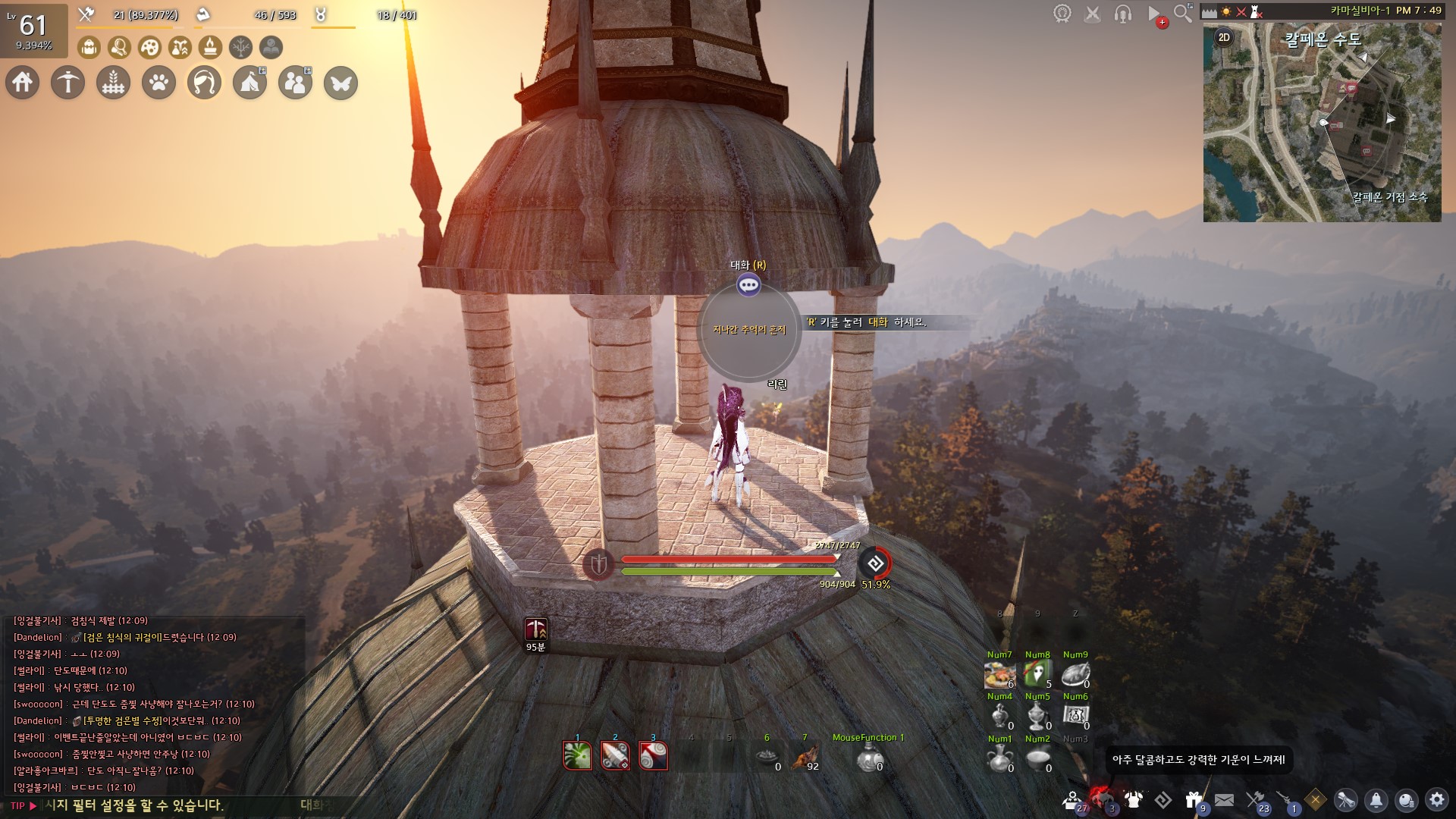Screen dimensions: 1456x819
Task: Select the meat item in hotbar slot 7
Action: point(805,756)
